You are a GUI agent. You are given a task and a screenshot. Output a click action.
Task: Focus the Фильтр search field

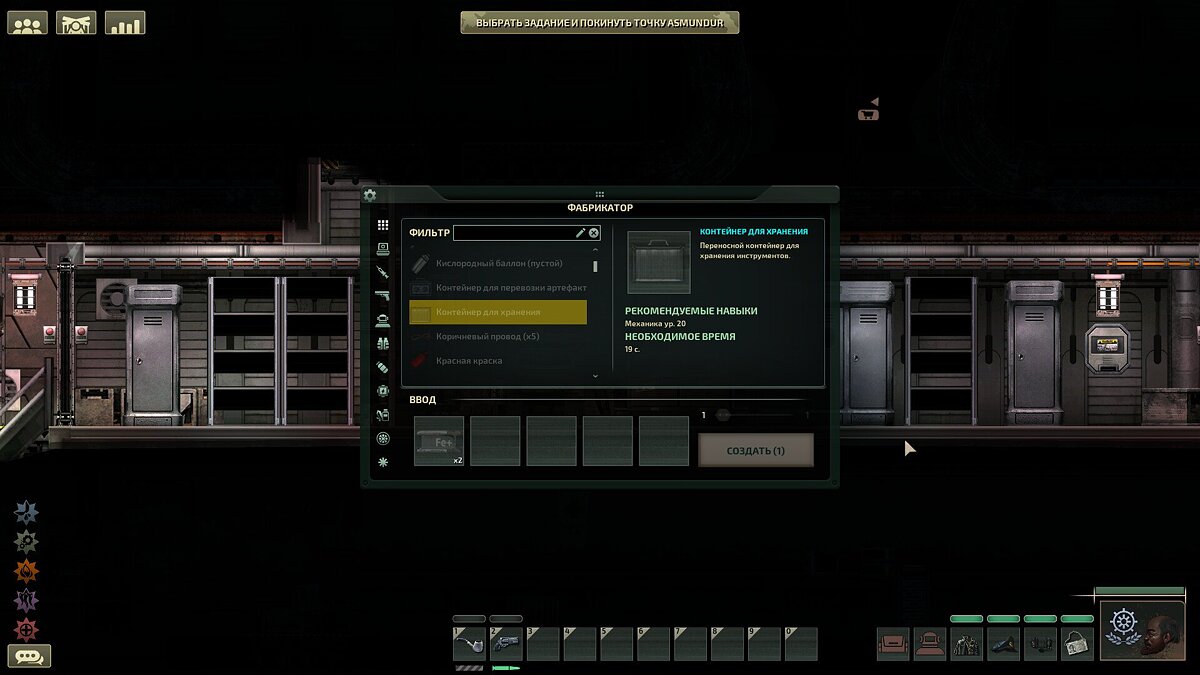[x=512, y=233]
